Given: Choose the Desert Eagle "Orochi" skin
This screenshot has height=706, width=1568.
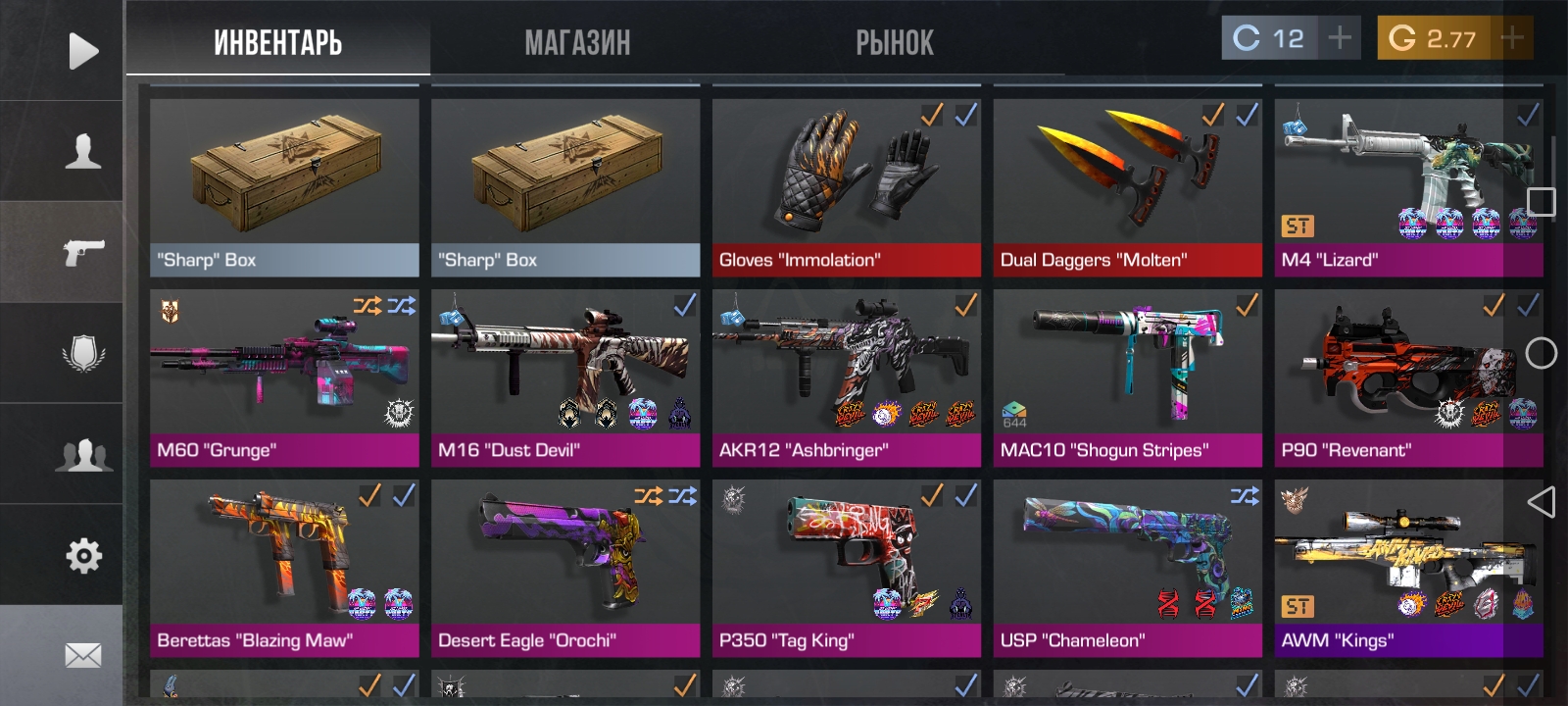Looking at the screenshot, I should [x=565, y=568].
